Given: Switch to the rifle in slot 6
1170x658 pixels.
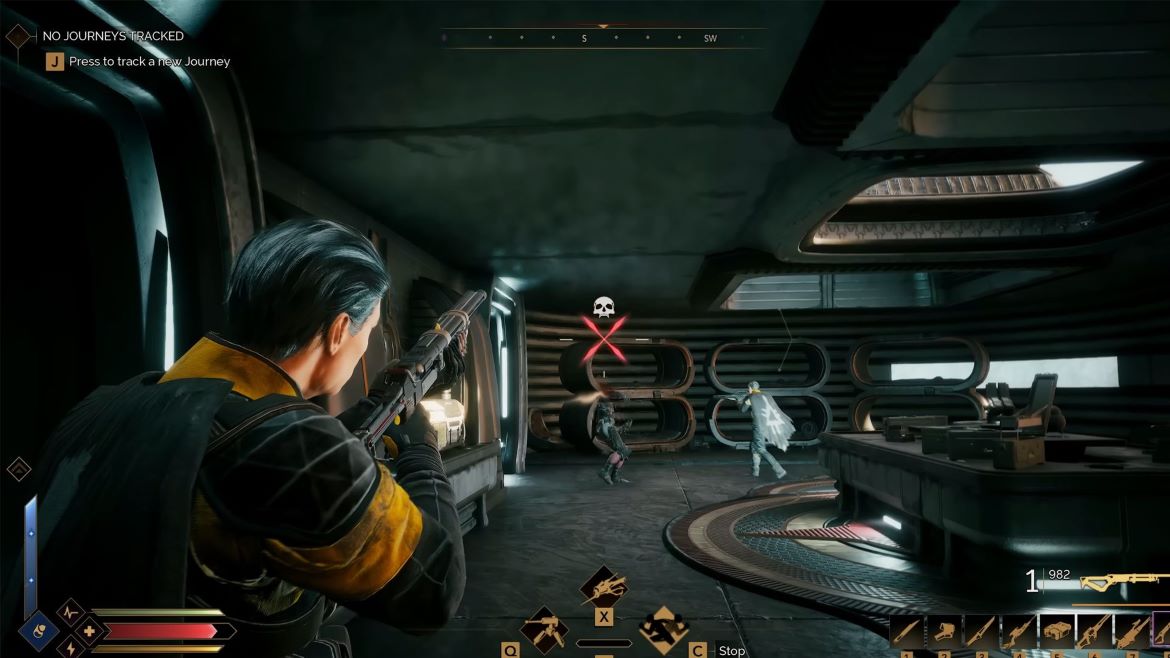Looking at the screenshot, I should click(x=1094, y=632).
